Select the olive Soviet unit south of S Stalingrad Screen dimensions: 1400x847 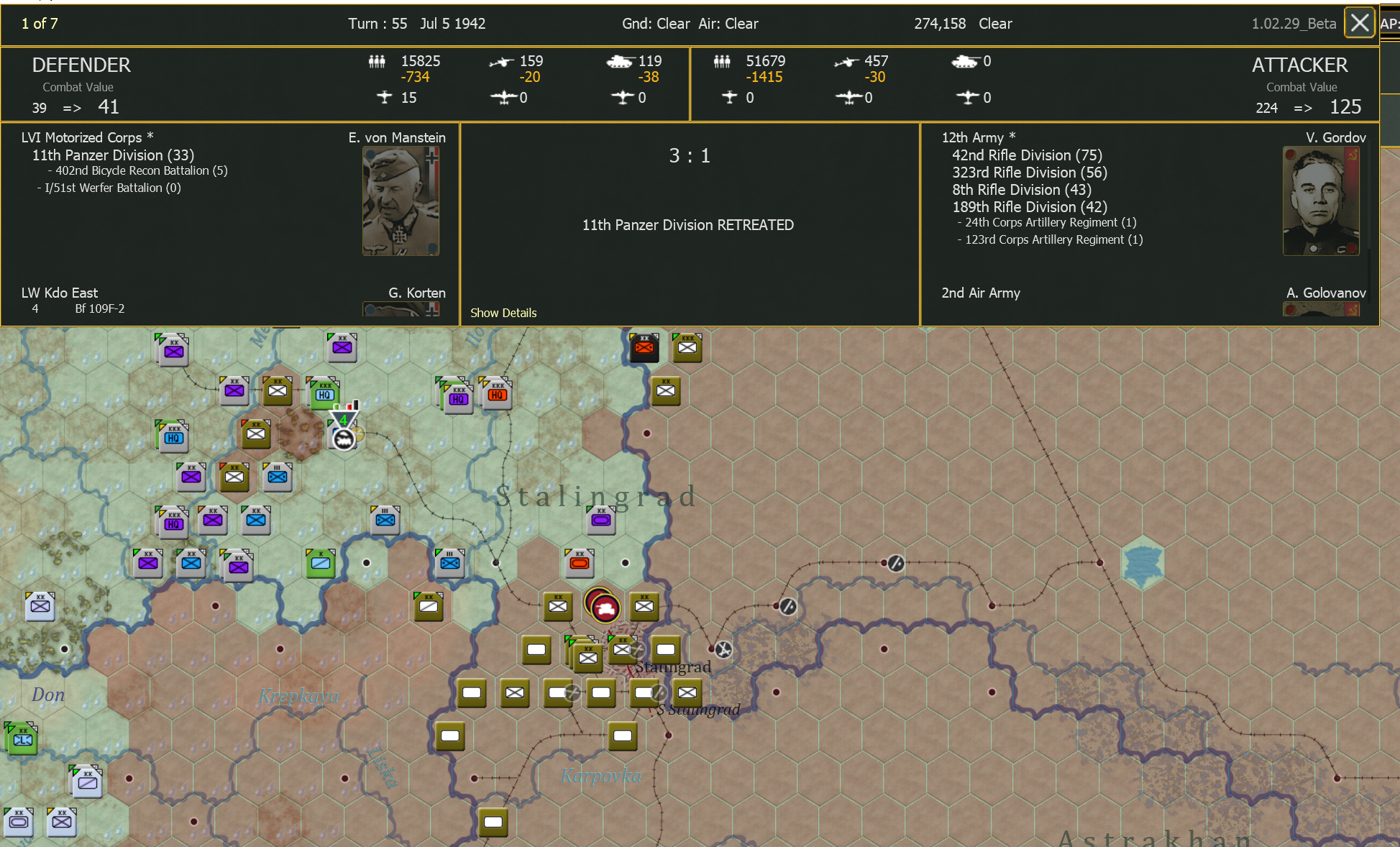(623, 736)
